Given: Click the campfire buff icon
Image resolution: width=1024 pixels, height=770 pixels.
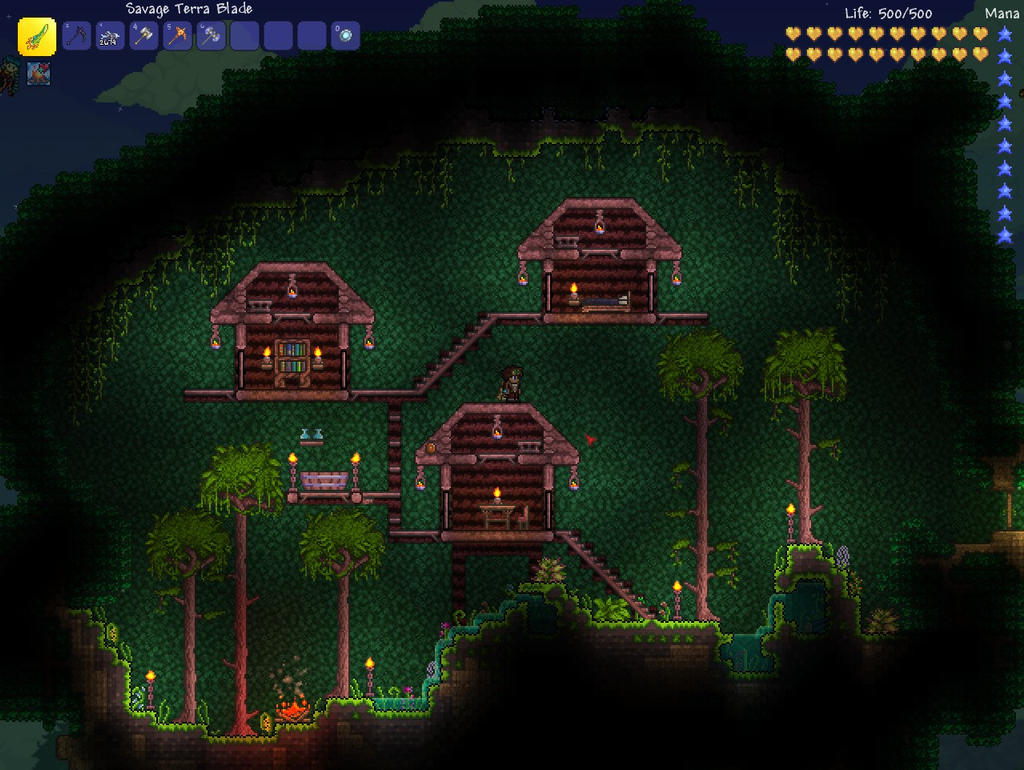Looking at the screenshot, I should [x=39, y=73].
